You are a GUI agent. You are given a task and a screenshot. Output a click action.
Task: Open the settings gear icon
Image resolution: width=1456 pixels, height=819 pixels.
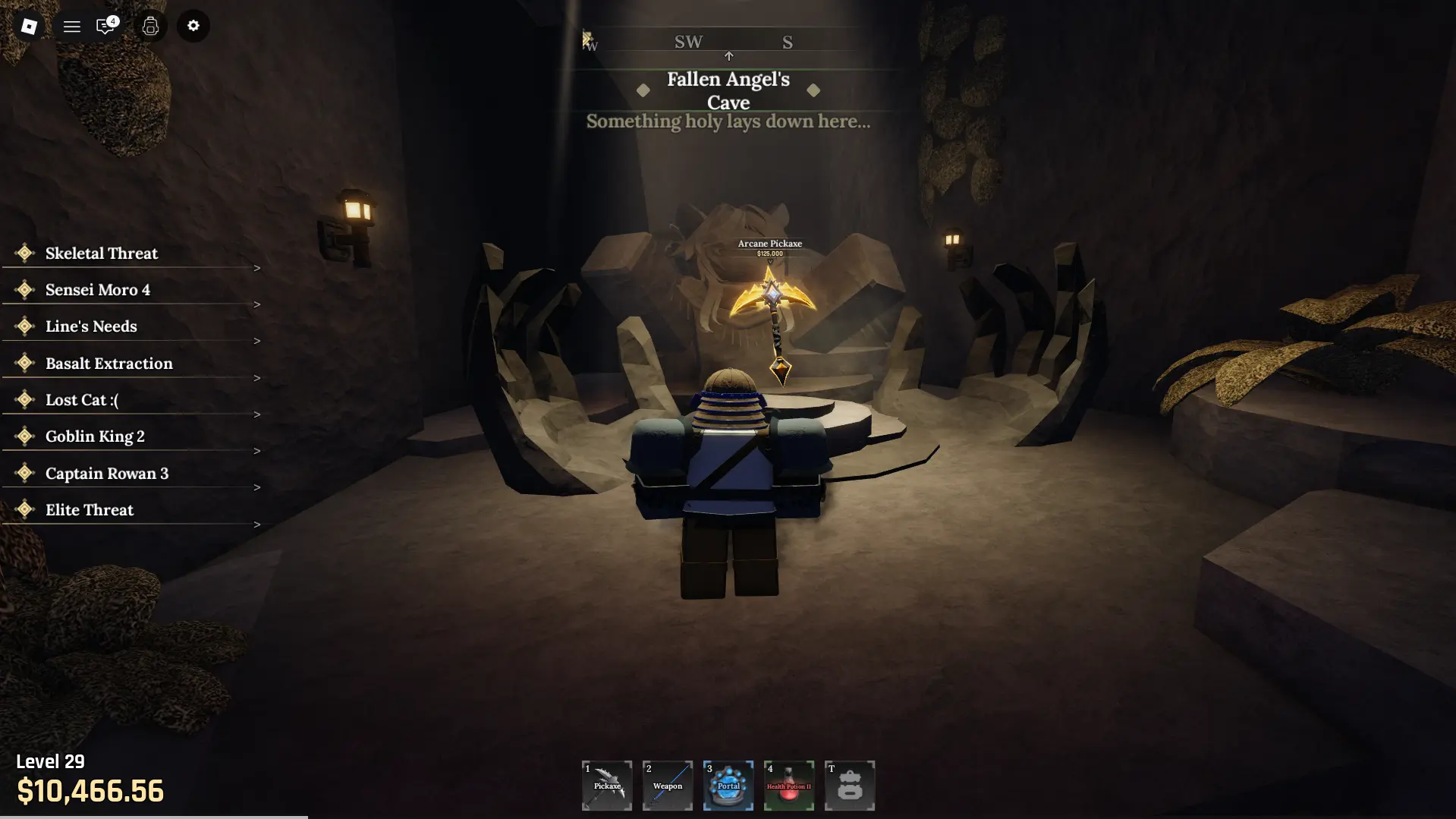(x=193, y=26)
